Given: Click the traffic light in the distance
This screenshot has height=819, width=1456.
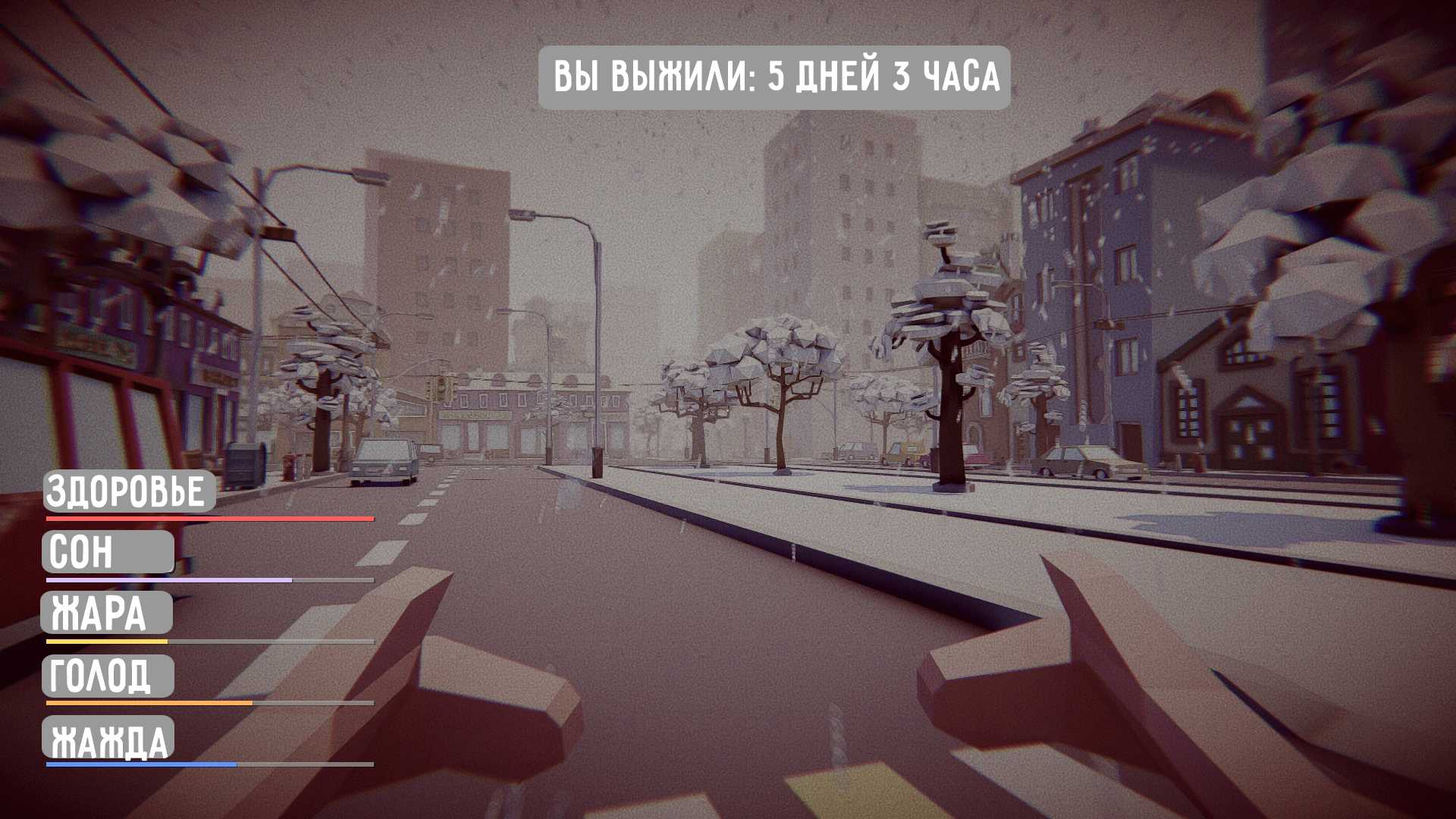Looking at the screenshot, I should (443, 387).
